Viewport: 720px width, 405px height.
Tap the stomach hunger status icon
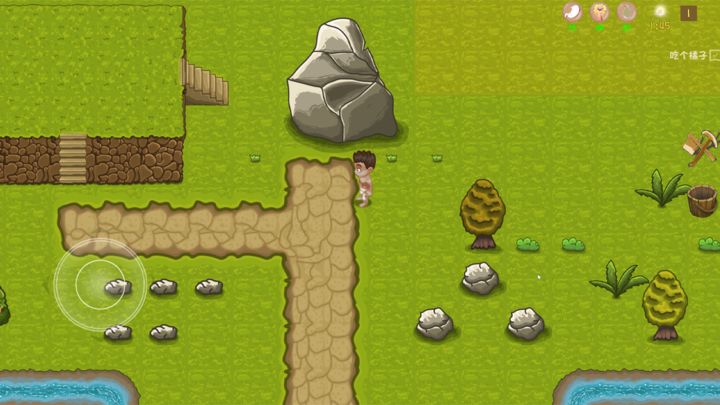tap(573, 12)
